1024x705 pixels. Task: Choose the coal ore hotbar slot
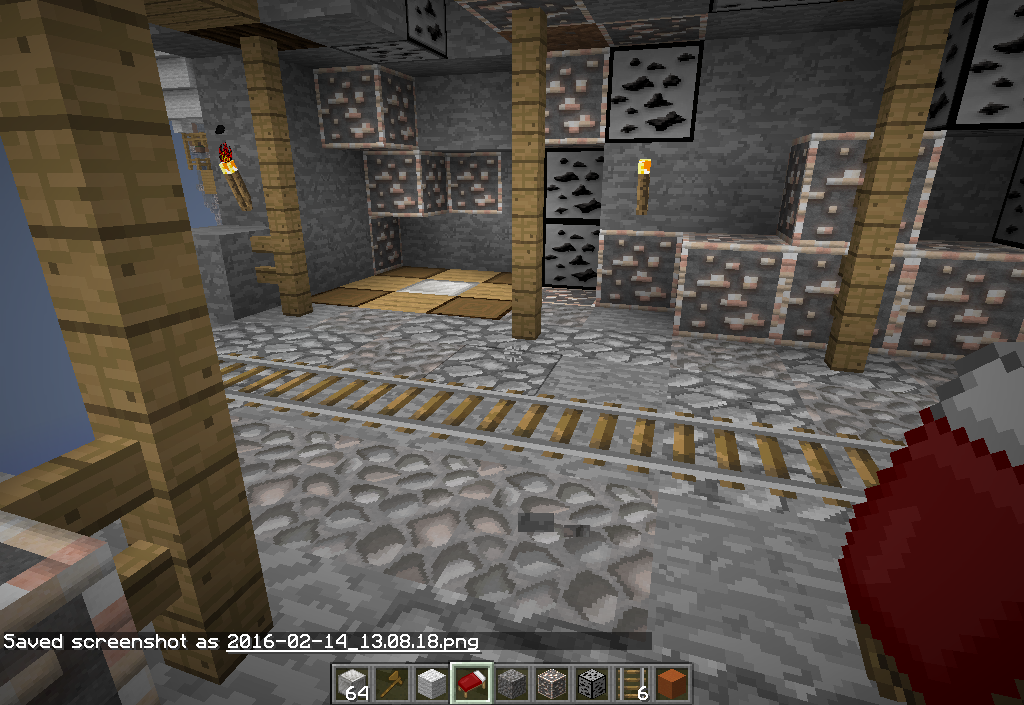tap(590, 683)
